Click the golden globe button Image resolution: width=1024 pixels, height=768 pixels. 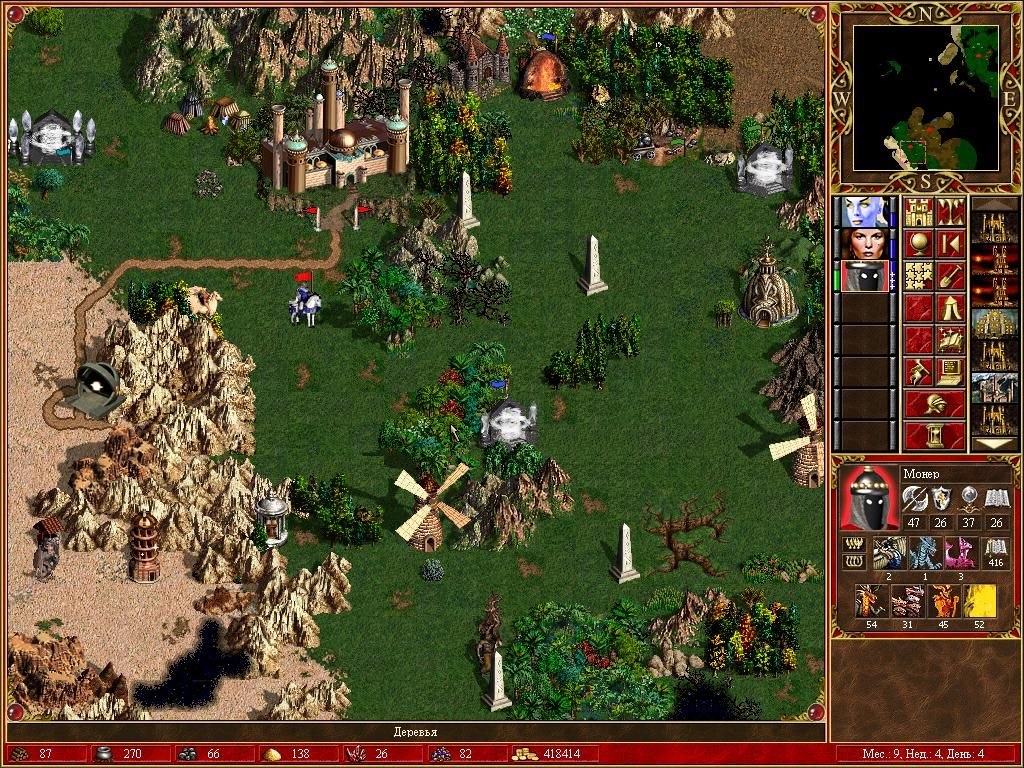tap(918, 244)
